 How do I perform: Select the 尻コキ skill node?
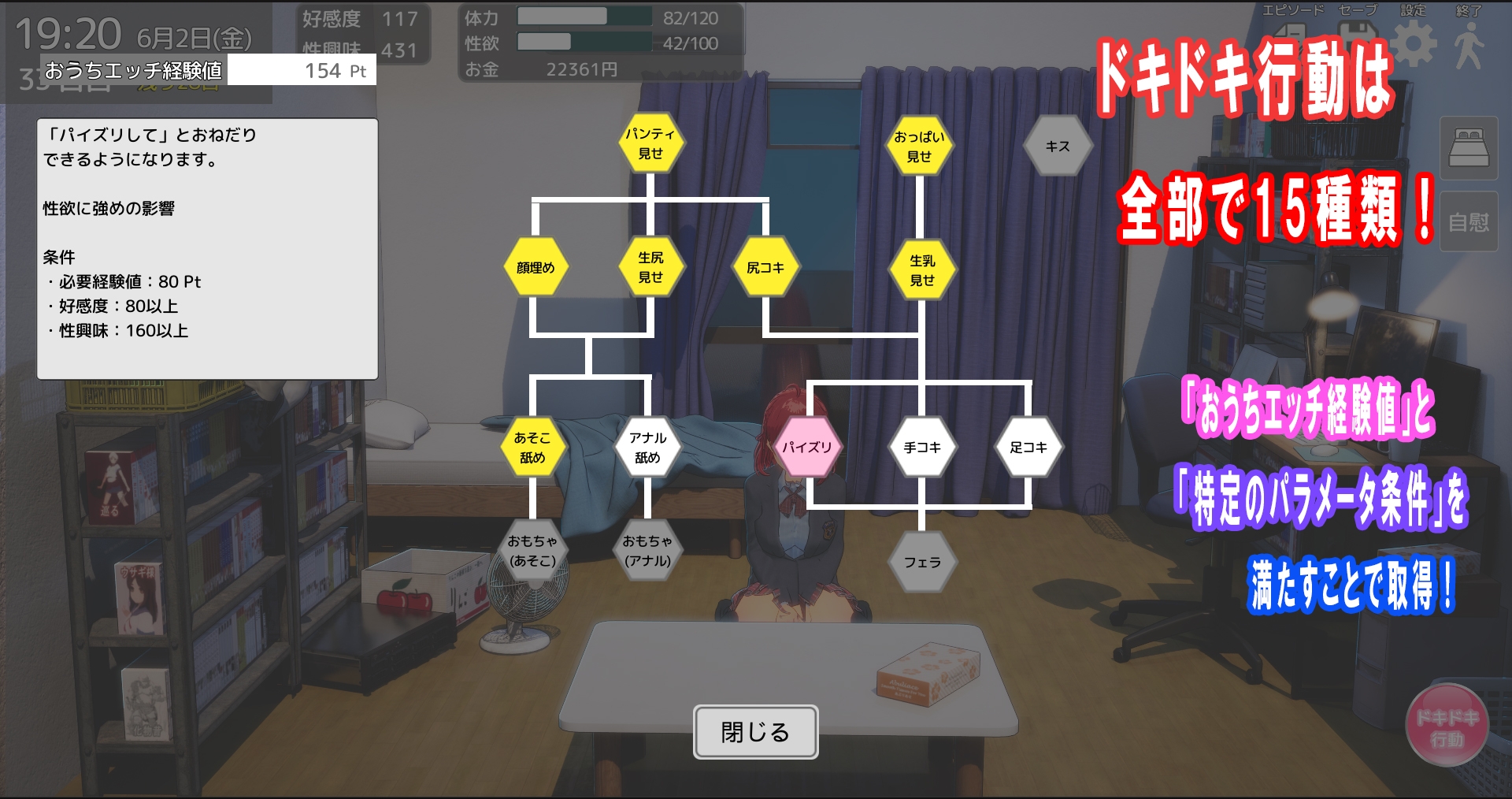[767, 267]
